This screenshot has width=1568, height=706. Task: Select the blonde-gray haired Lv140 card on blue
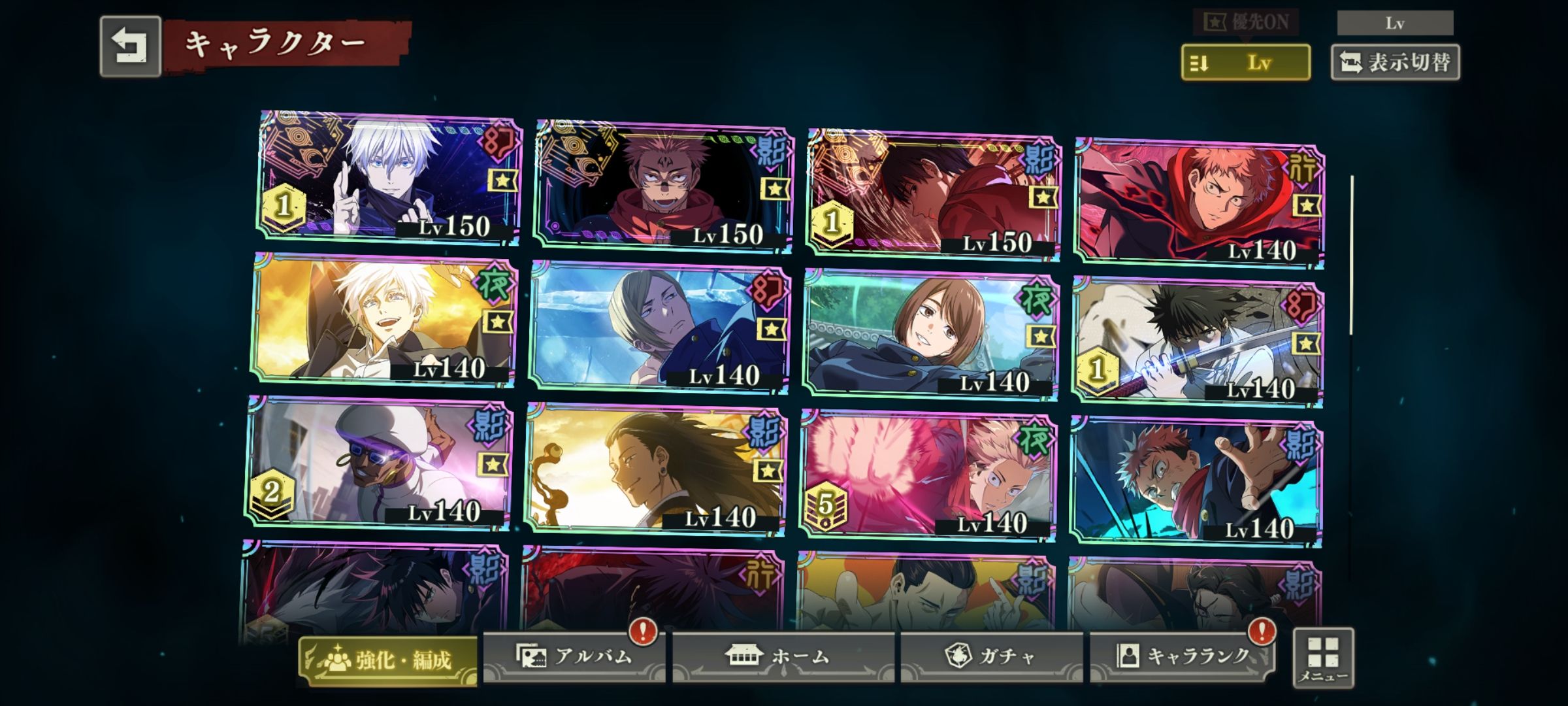659,327
